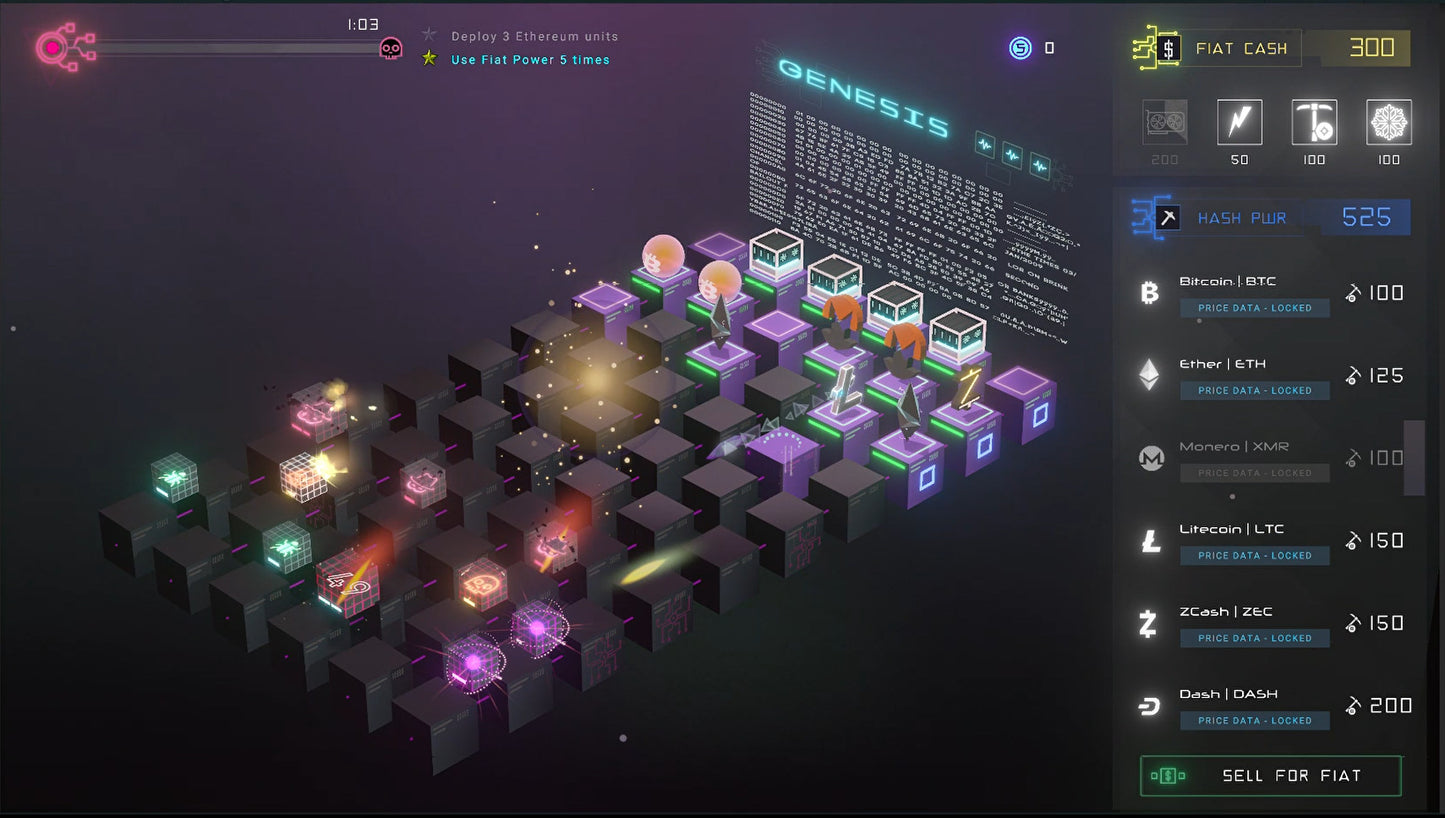Open the Dash price data locked label
This screenshot has width=1445, height=818.
(1254, 721)
